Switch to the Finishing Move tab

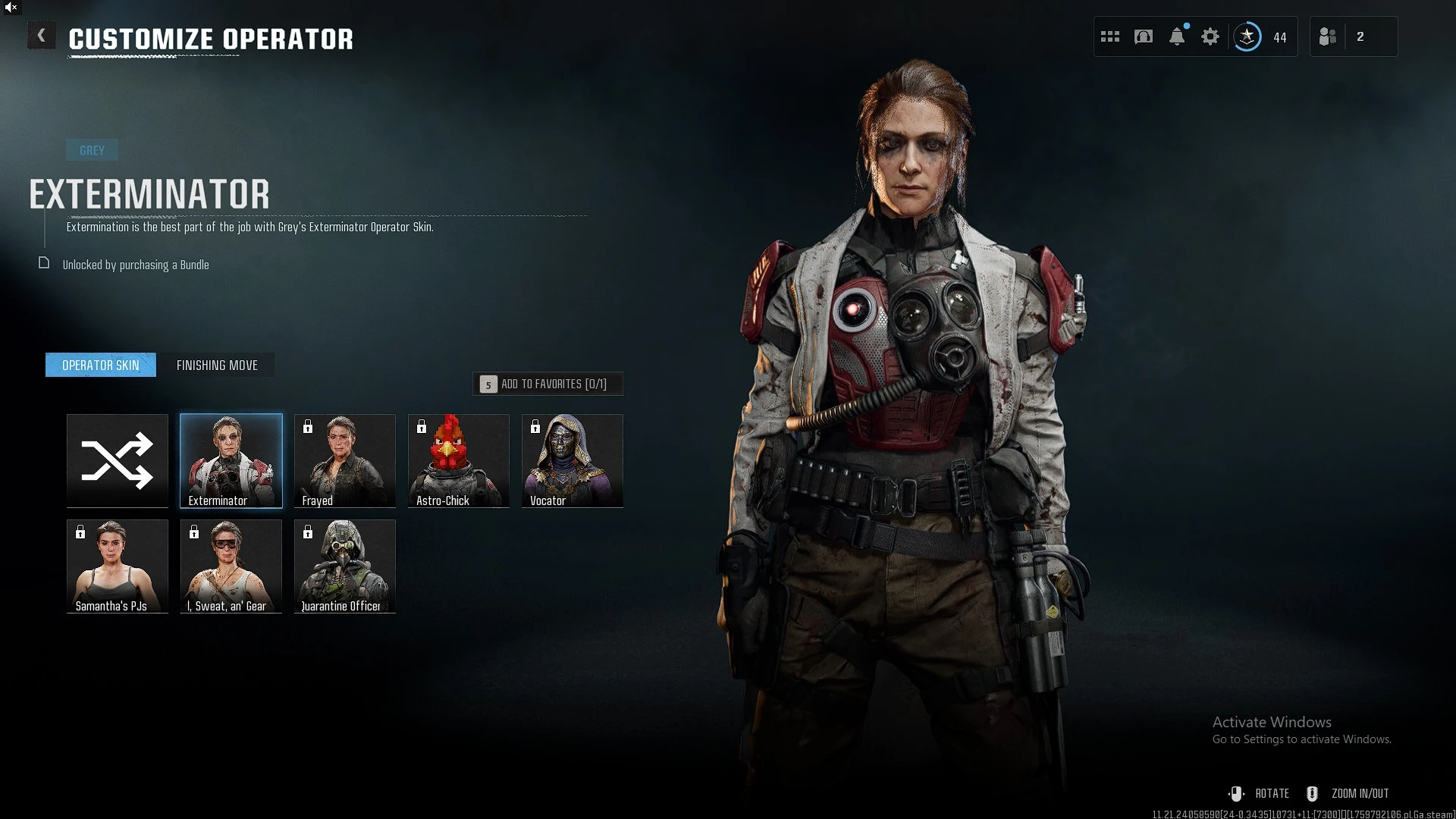[x=217, y=366]
